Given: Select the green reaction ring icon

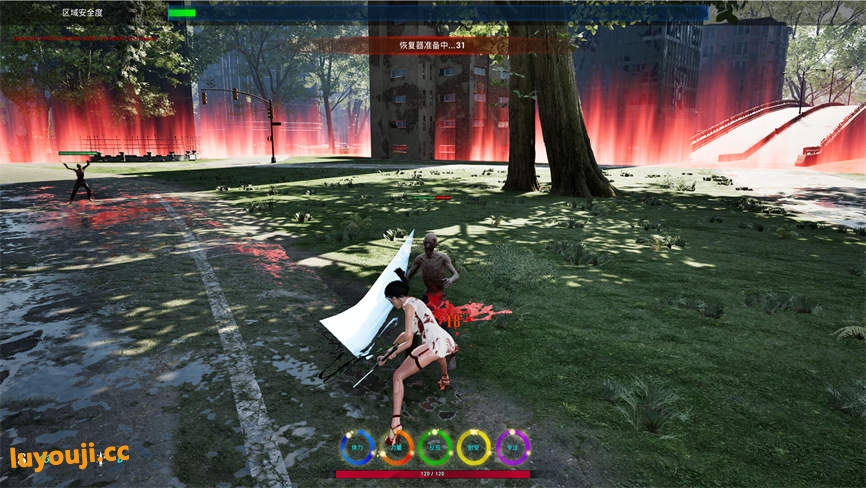Looking at the screenshot, I should pos(435,447).
